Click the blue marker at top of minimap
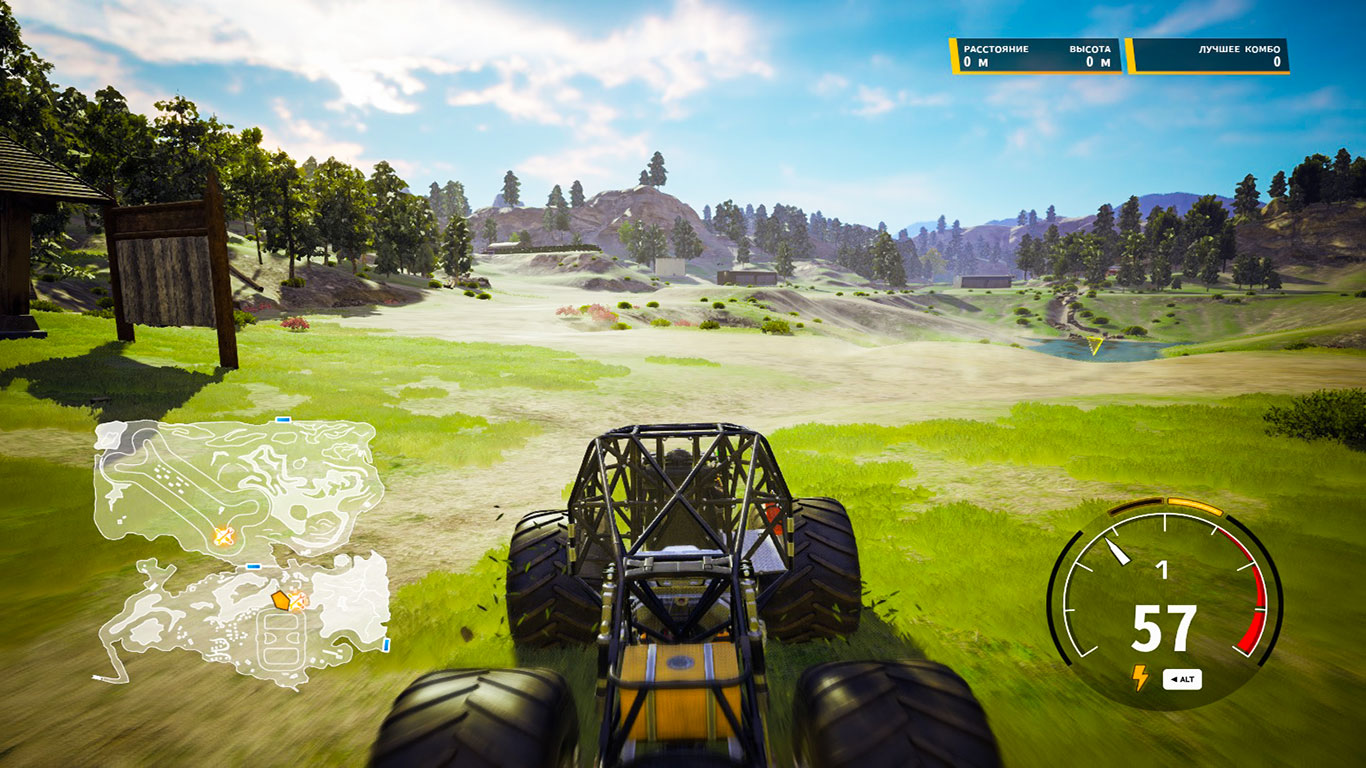The width and height of the screenshot is (1366, 768). pyautogui.click(x=282, y=420)
